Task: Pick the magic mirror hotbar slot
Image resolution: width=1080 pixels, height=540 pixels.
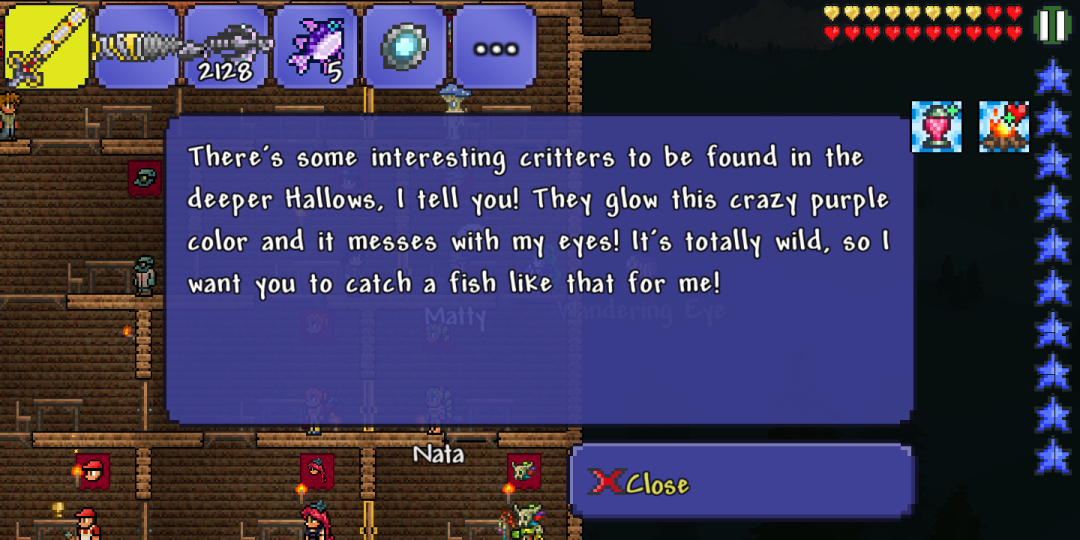Action: (x=406, y=46)
